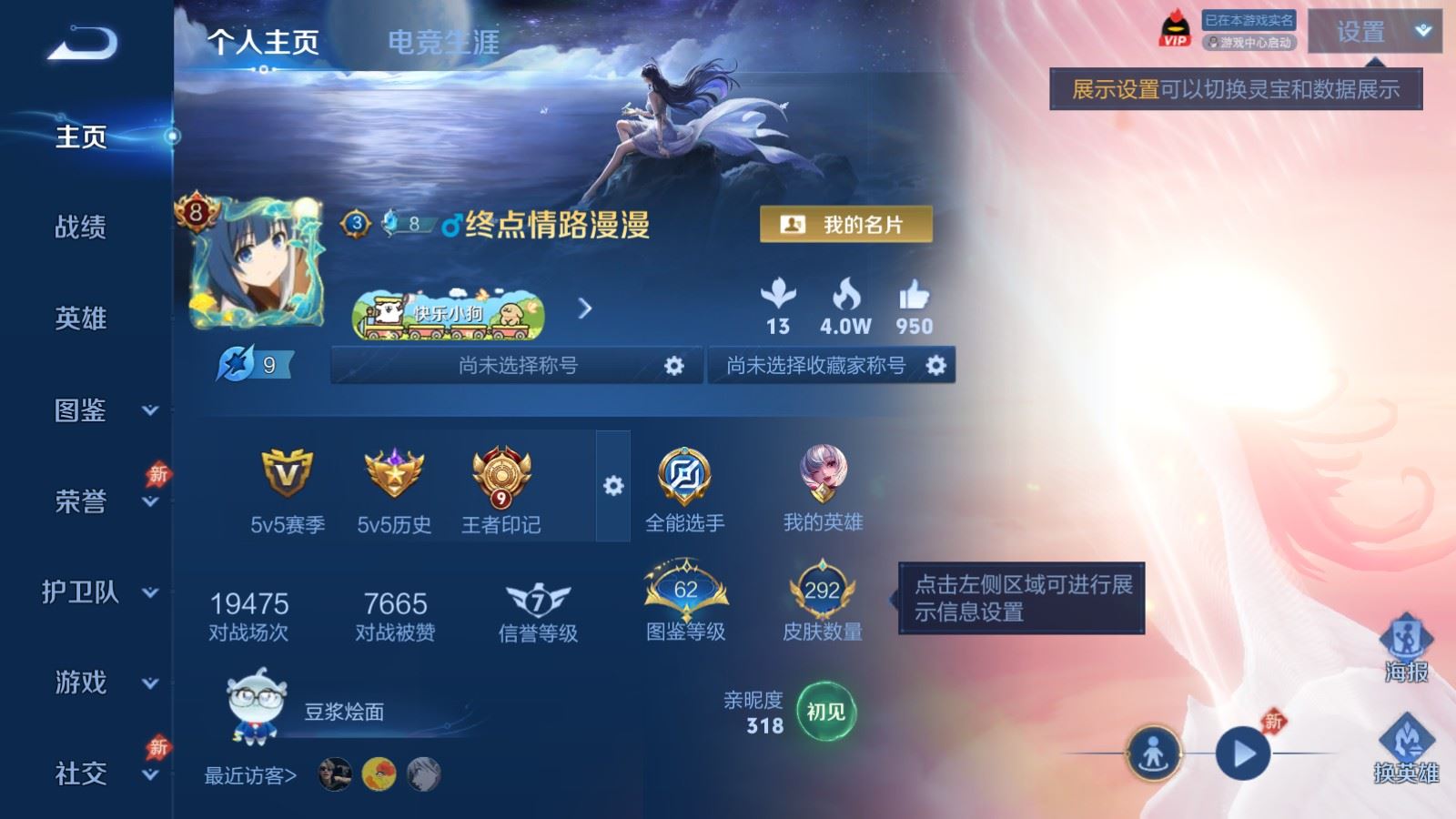Toggle the thumbs-up like showing 950
The width and height of the screenshot is (1456, 819).
tap(915, 297)
